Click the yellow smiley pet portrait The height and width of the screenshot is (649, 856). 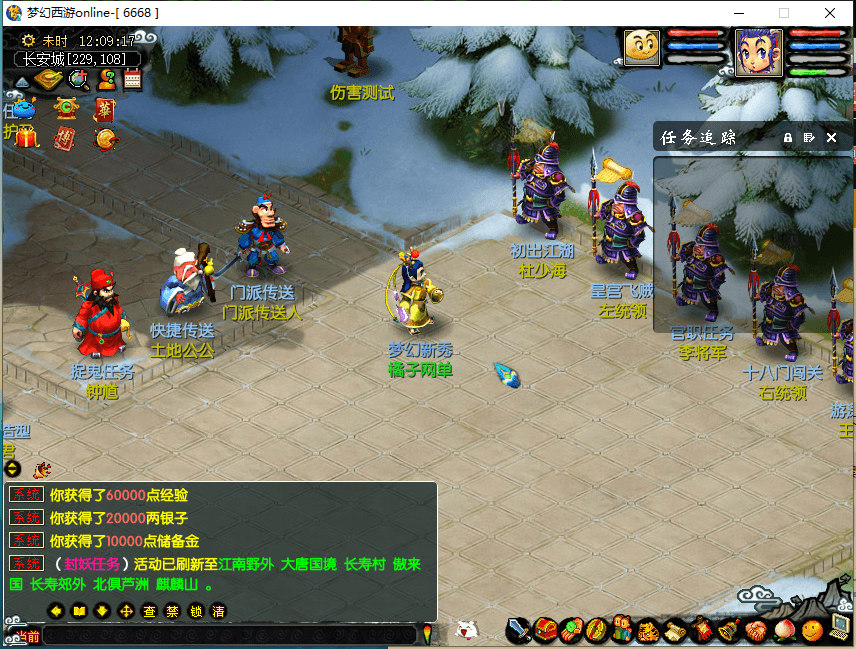tap(643, 47)
